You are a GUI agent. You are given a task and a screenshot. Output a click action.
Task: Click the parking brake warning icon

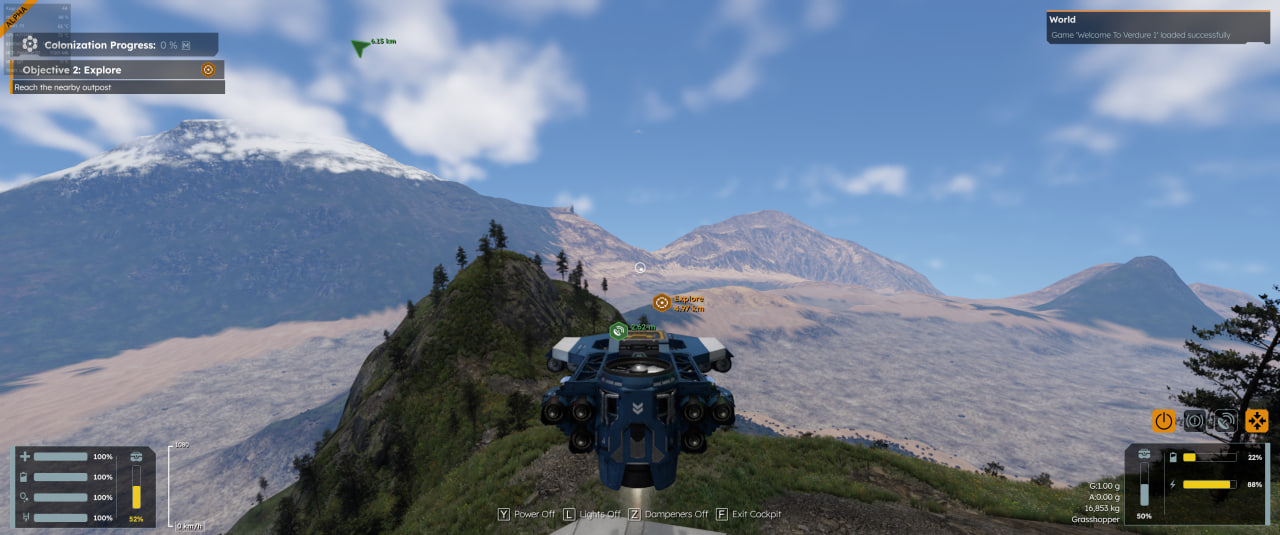pyautogui.click(x=1194, y=421)
